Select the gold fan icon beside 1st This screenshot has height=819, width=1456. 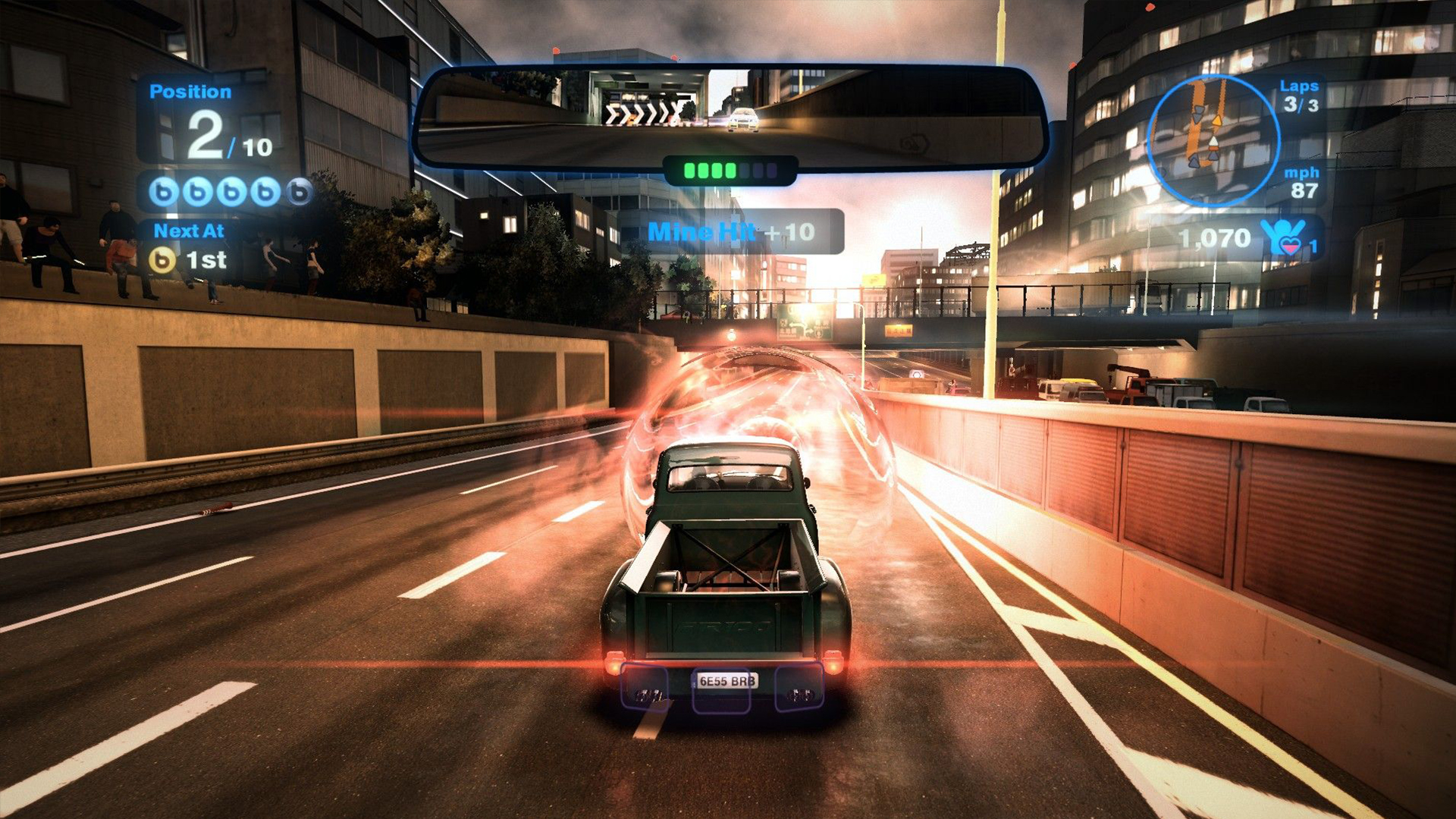[162, 261]
